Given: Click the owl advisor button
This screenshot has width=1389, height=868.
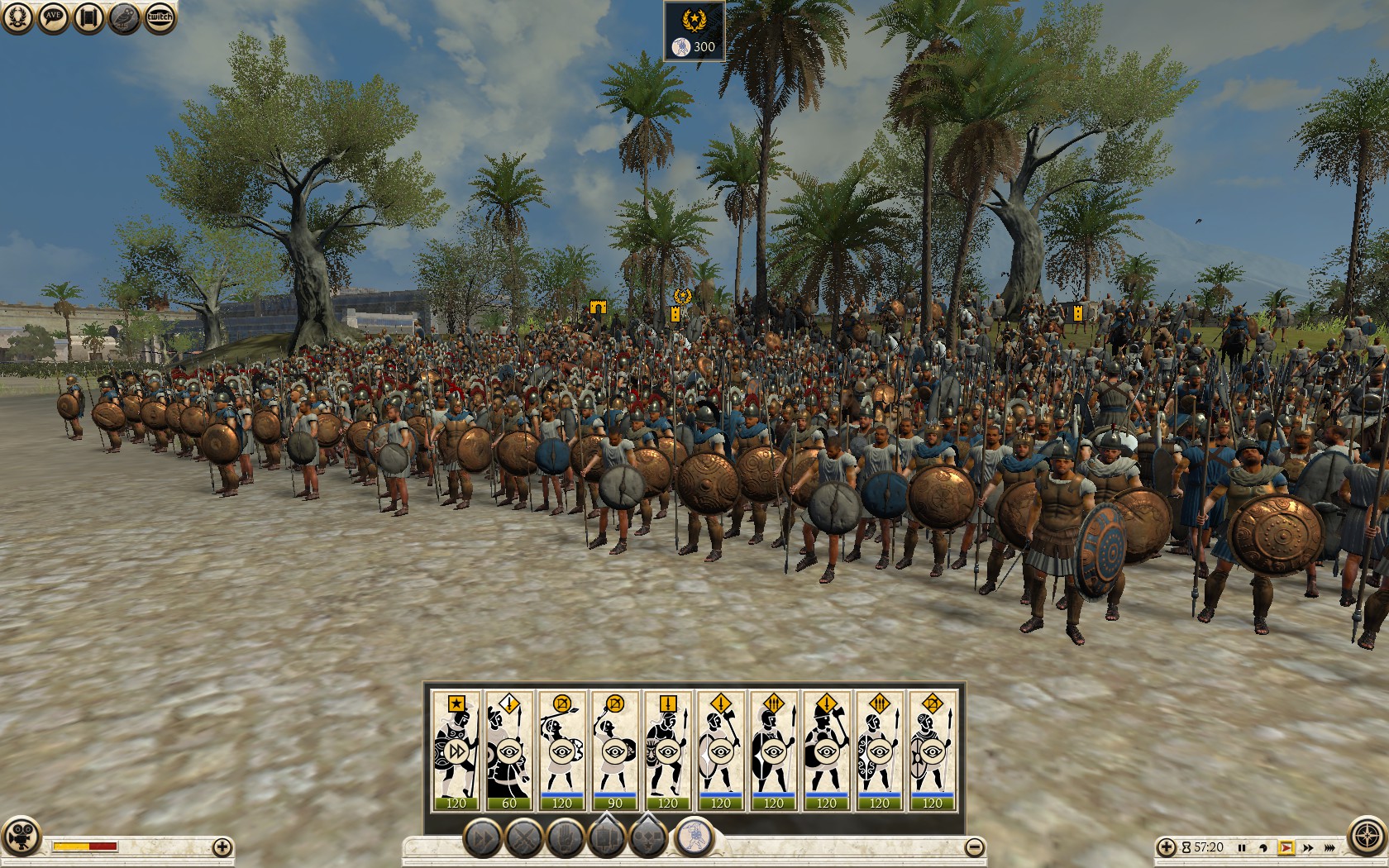Looking at the screenshot, I should (124, 17).
